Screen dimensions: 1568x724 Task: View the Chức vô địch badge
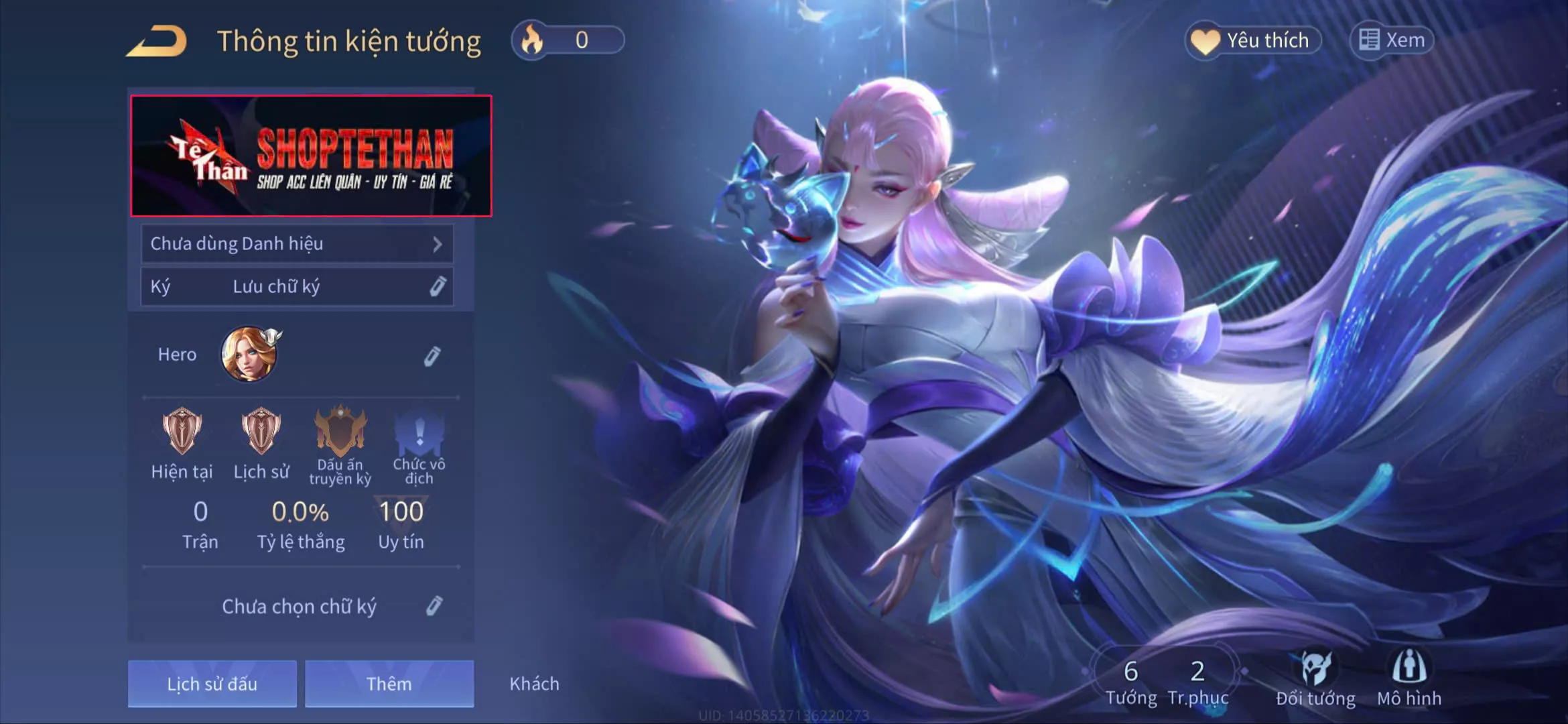pos(419,432)
